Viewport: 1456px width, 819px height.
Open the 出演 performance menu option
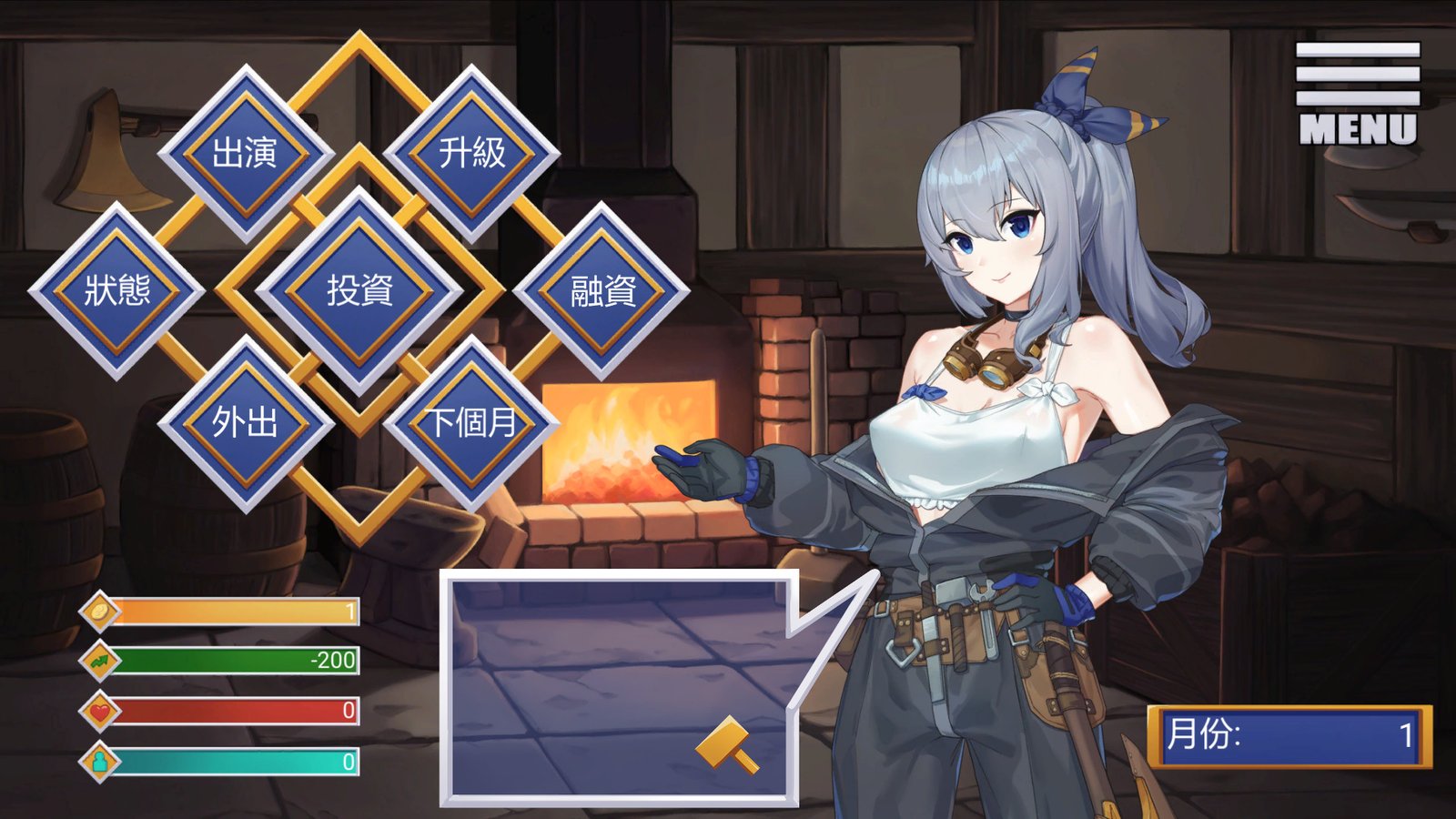point(246,153)
